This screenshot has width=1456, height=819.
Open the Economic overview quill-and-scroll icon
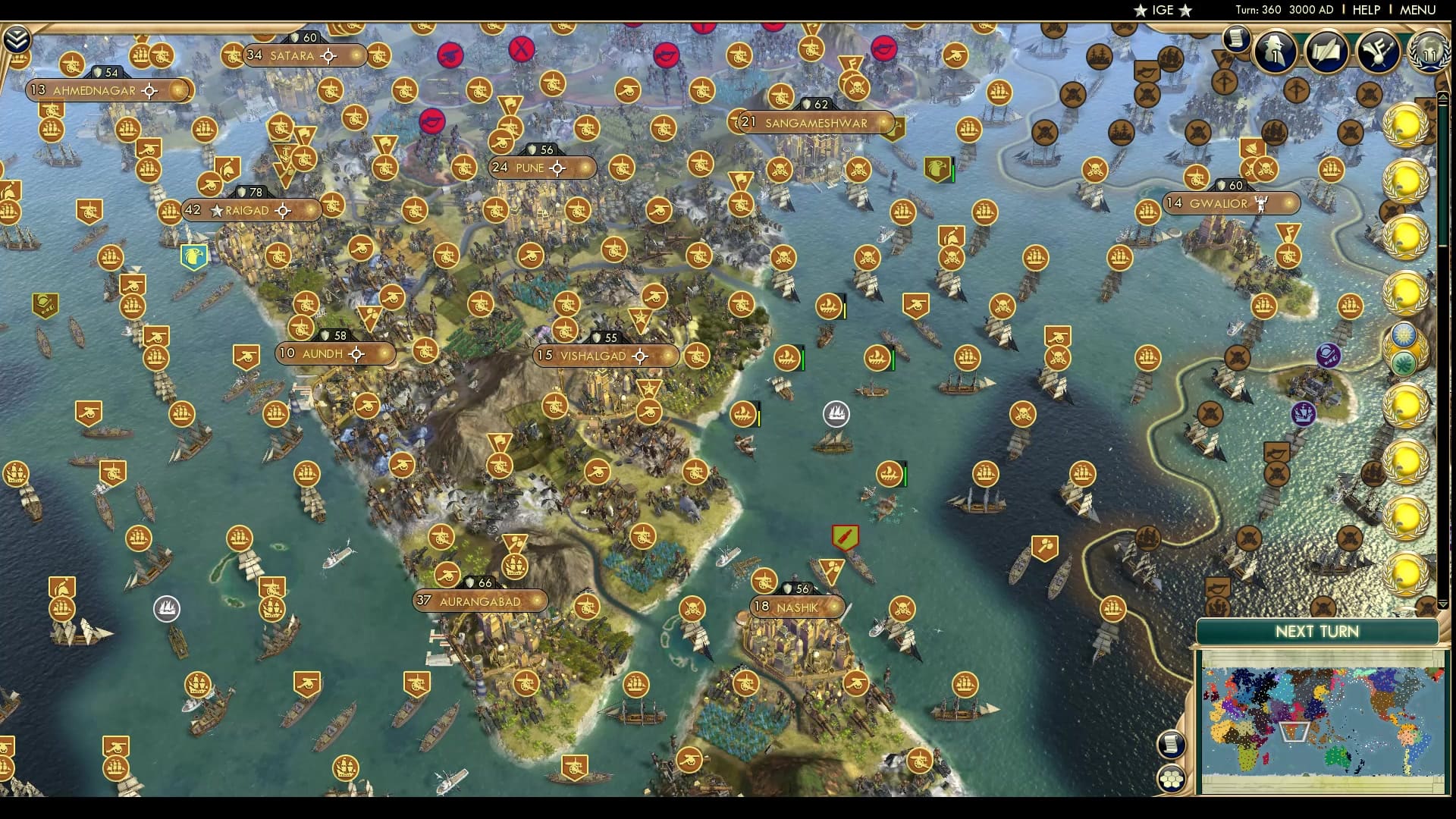pyautogui.click(x=1326, y=52)
